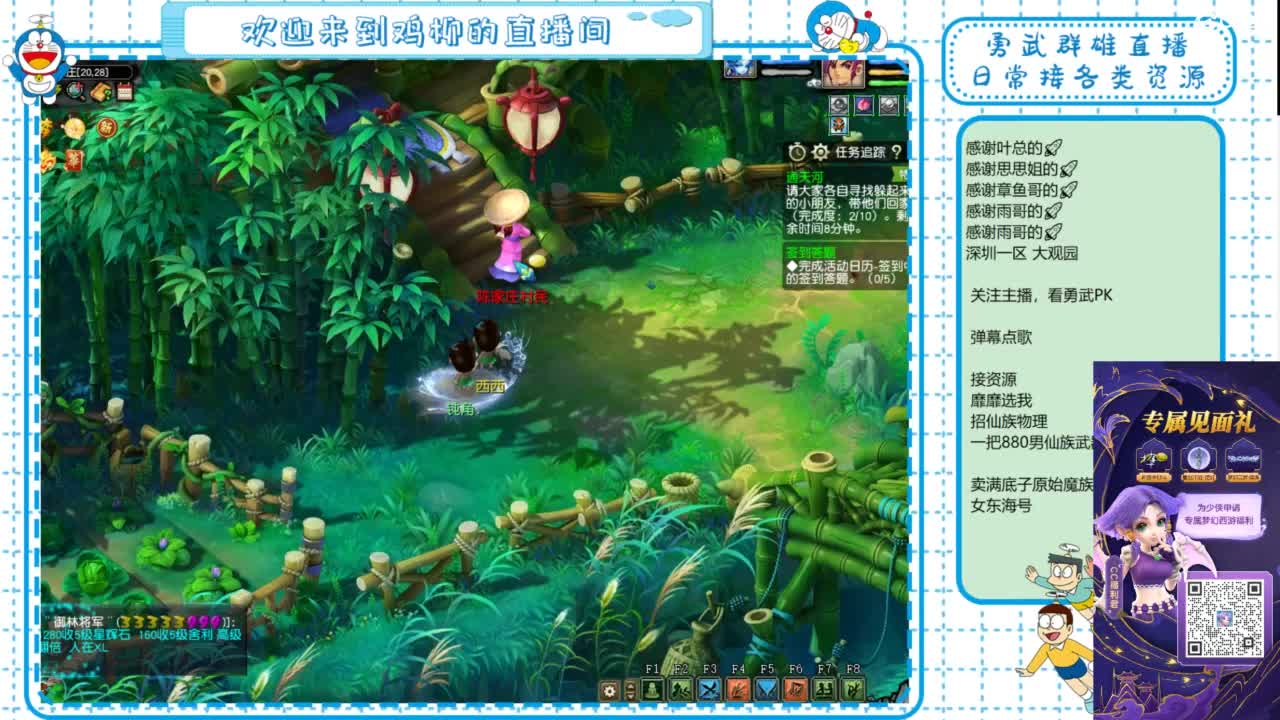Viewport: 1280px width, 720px height.
Task: Collapse the toolbar with the up-down arrow control
Action: [x=630, y=690]
